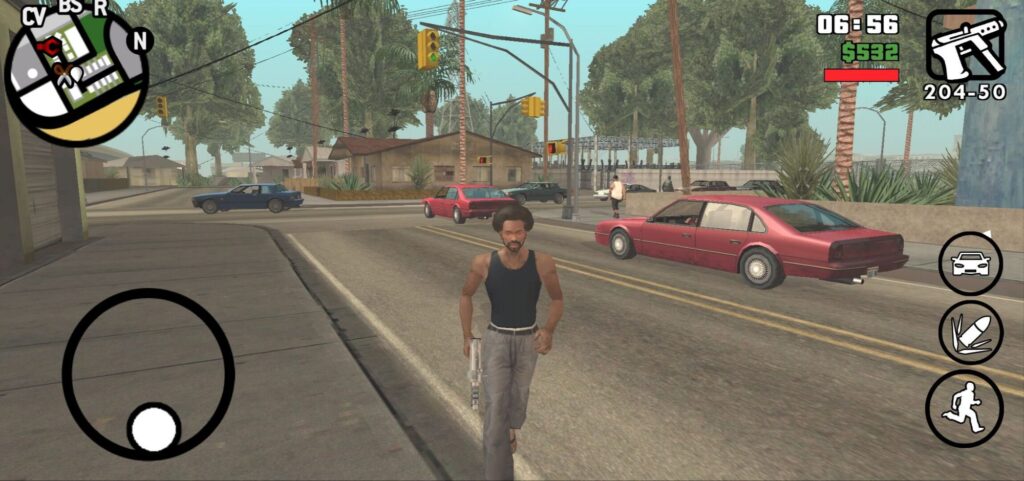
Task: Touch the virtual joystick thumb knob
Action: pos(154,428)
